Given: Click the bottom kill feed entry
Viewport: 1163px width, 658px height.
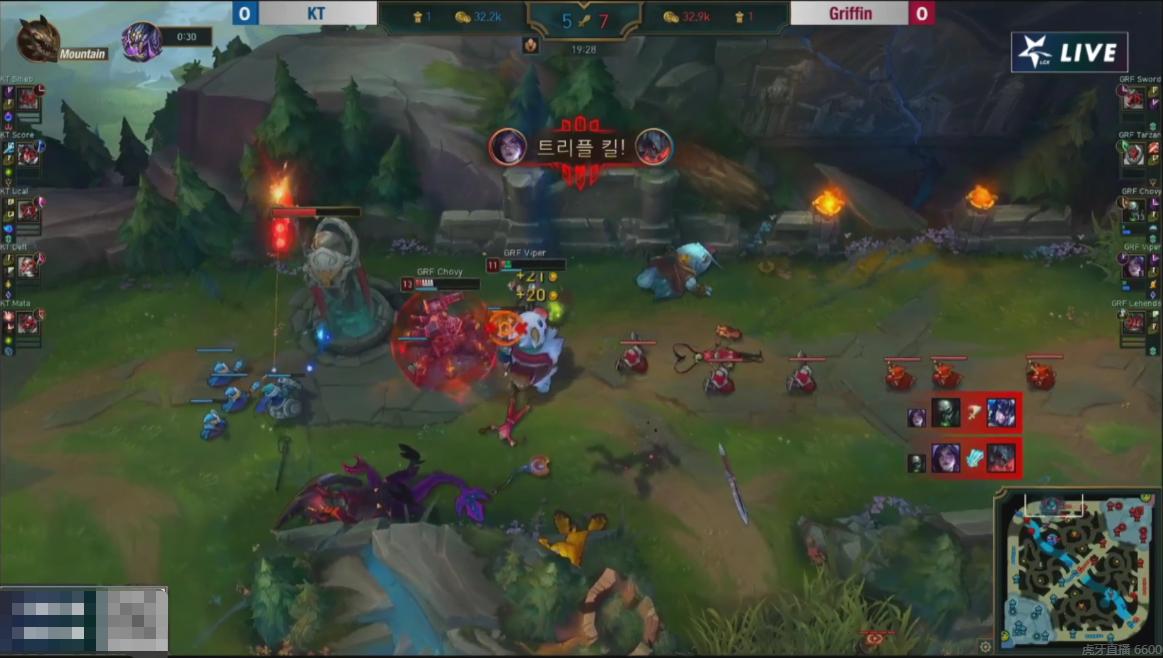Looking at the screenshot, I should tap(962, 459).
